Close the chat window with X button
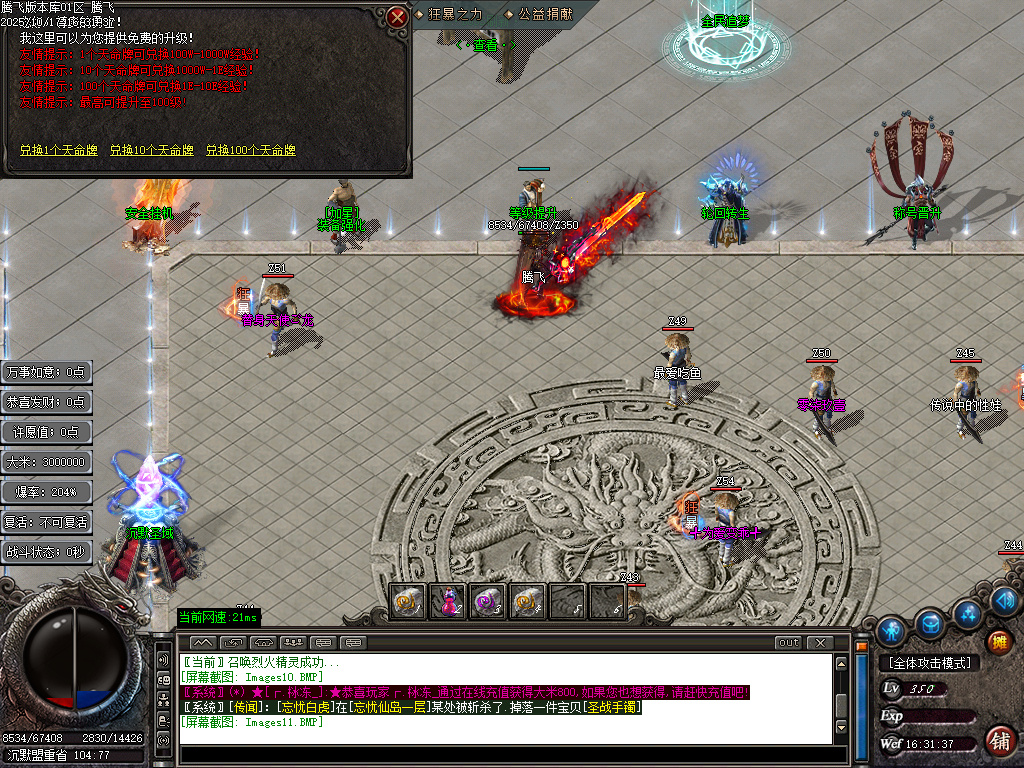Viewport: 1024px width, 768px height. pos(820,642)
